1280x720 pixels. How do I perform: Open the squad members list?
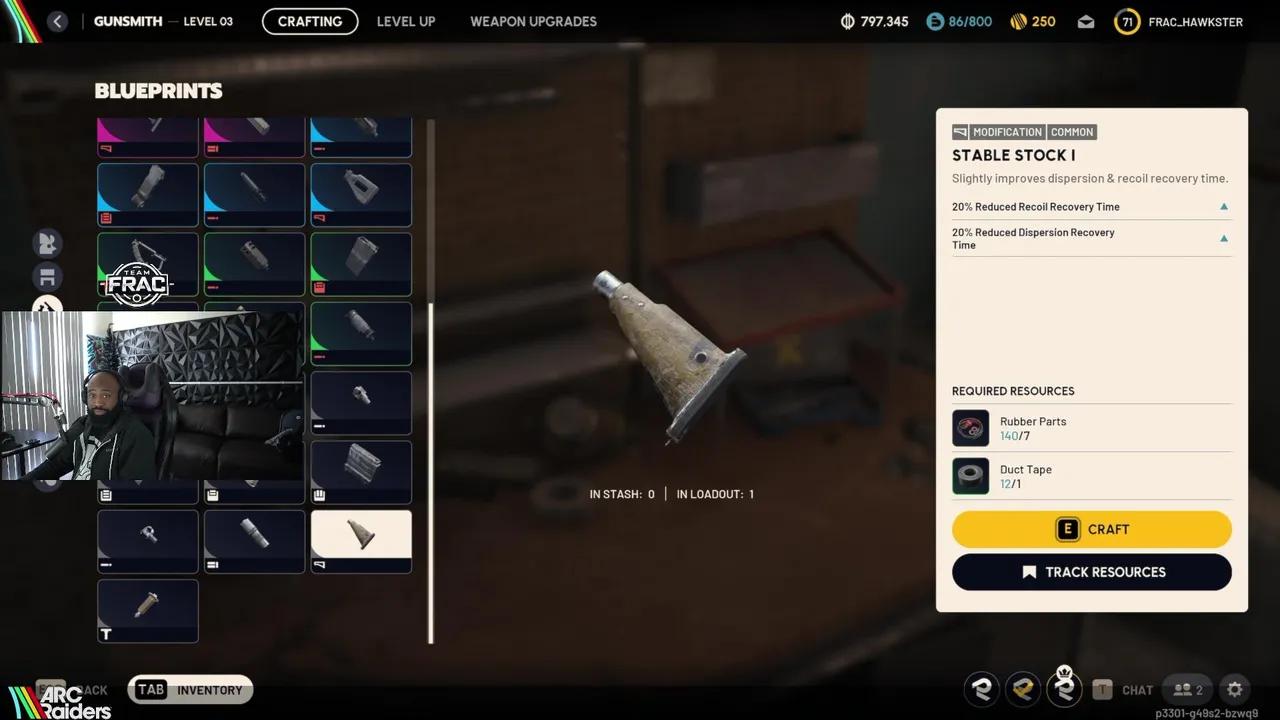(x=1188, y=689)
